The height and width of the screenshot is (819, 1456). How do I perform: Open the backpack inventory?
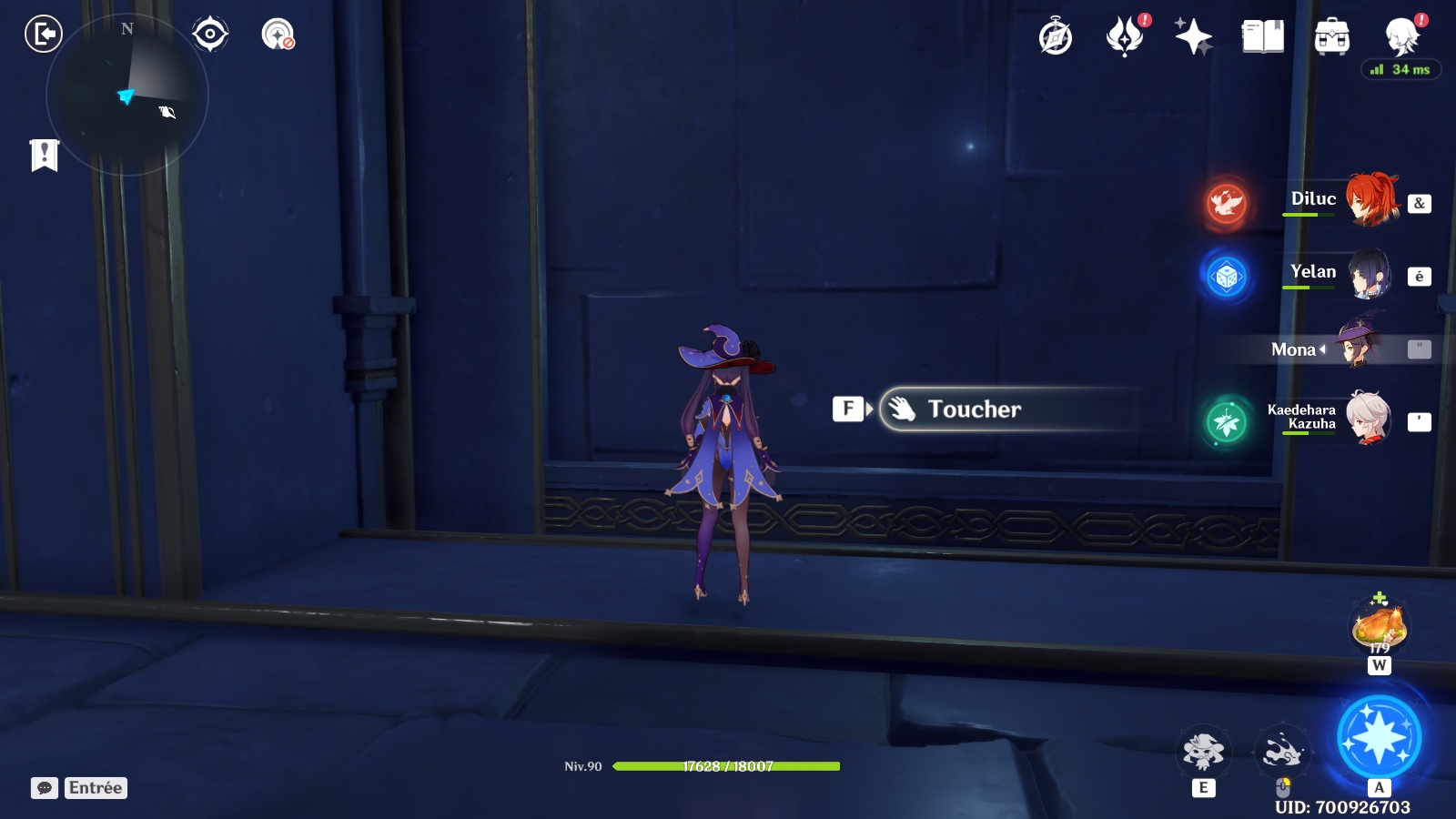[x=1331, y=37]
